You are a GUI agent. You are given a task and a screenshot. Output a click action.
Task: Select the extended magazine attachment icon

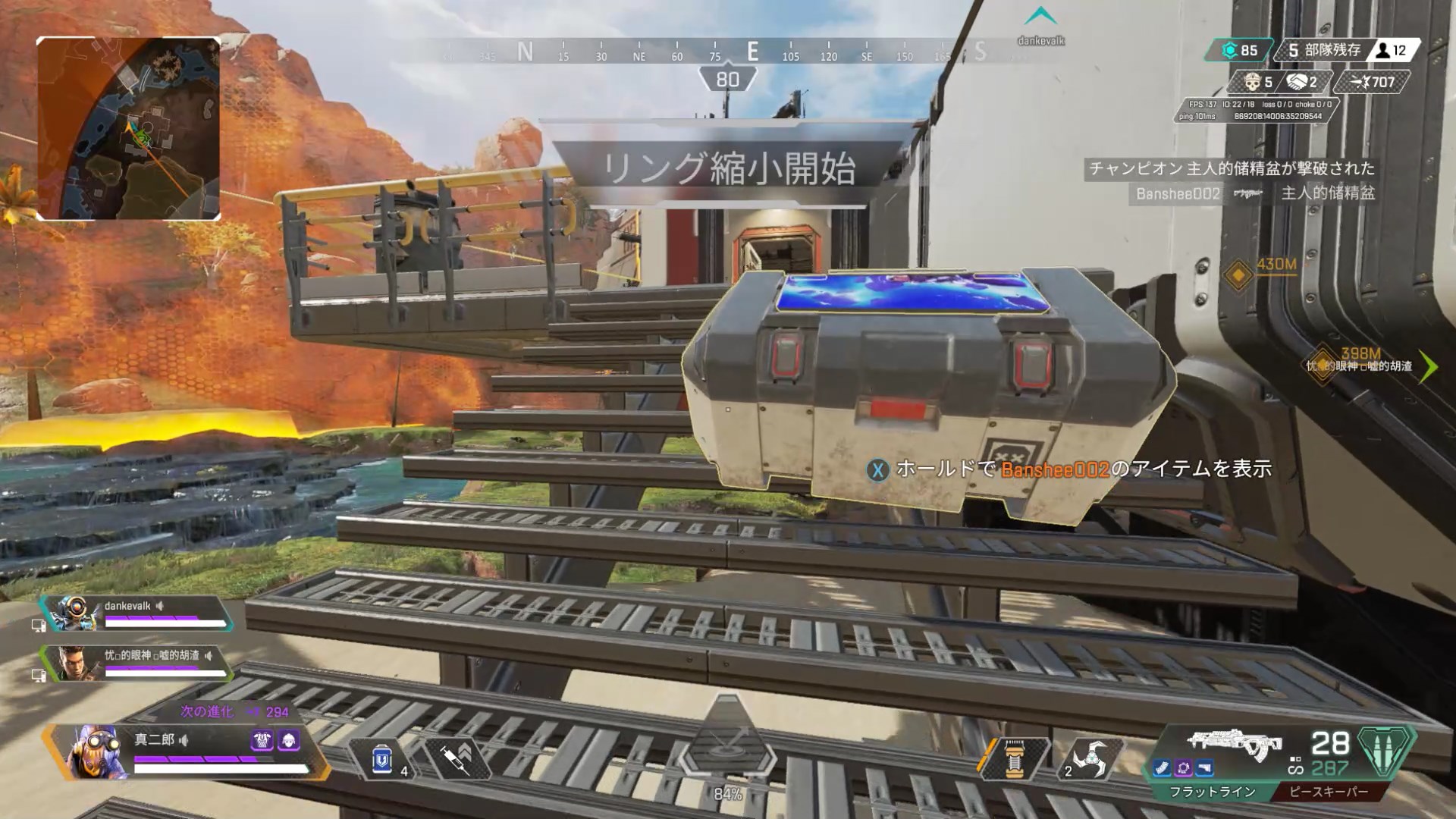click(1163, 769)
